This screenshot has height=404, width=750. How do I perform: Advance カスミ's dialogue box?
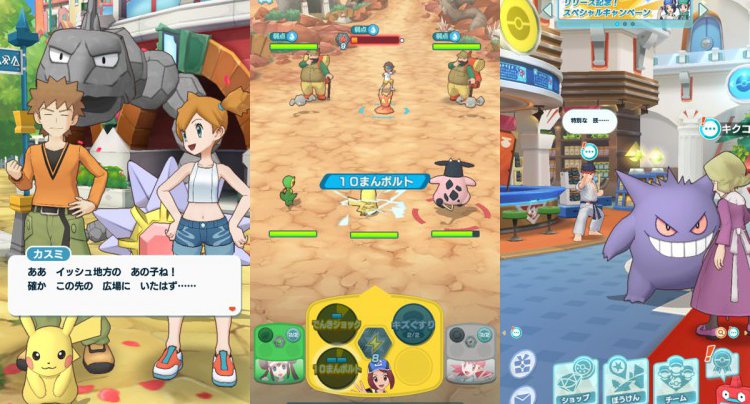124,286
